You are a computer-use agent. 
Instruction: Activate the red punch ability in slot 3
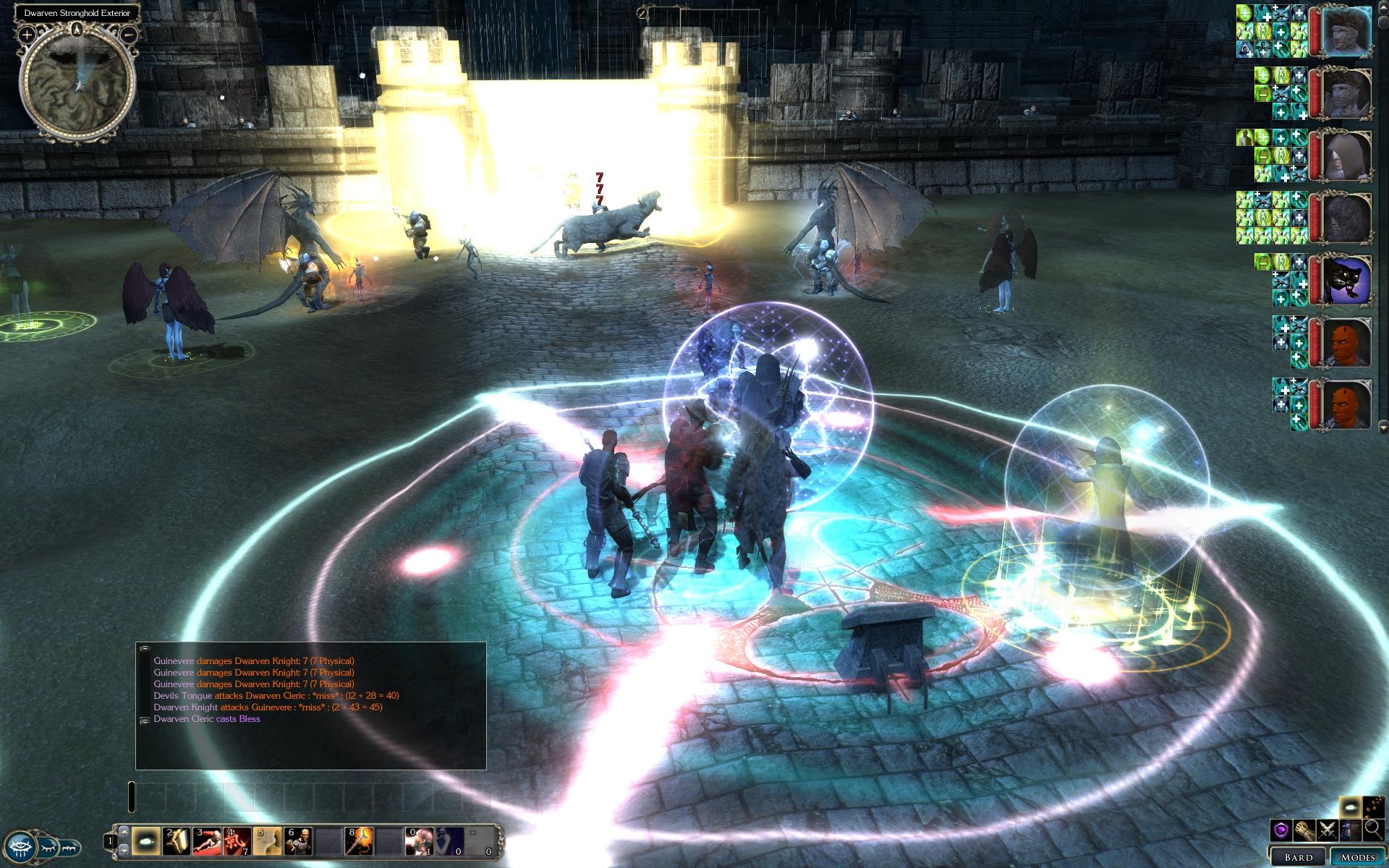point(208,842)
